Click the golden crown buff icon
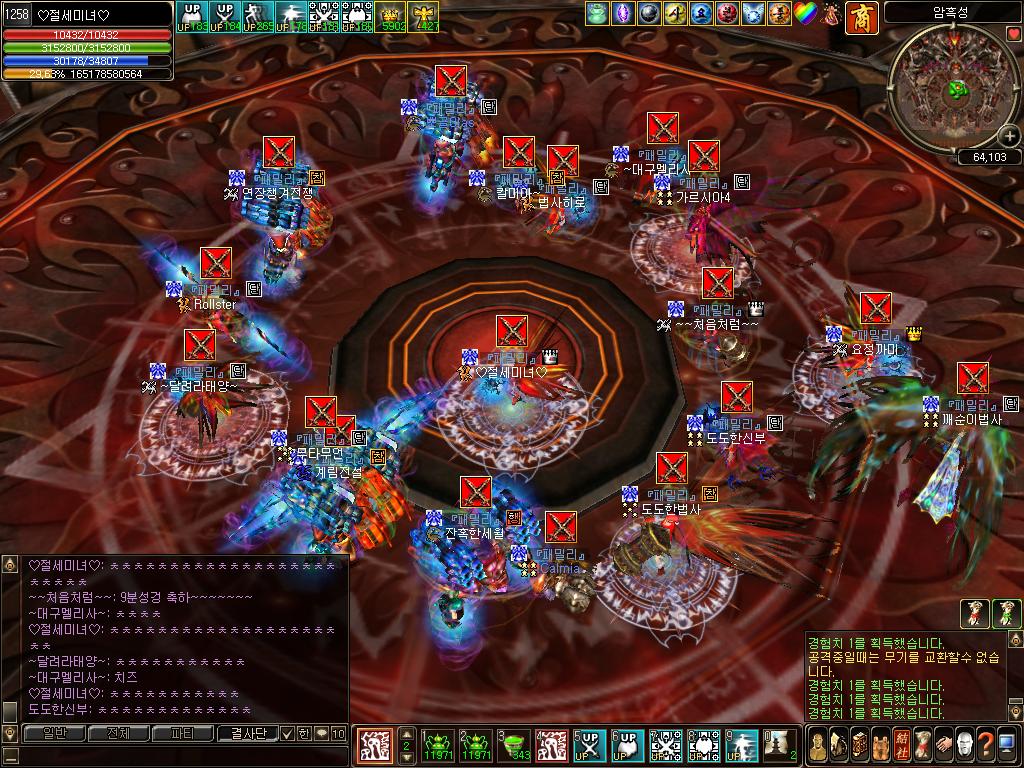 click(x=393, y=14)
